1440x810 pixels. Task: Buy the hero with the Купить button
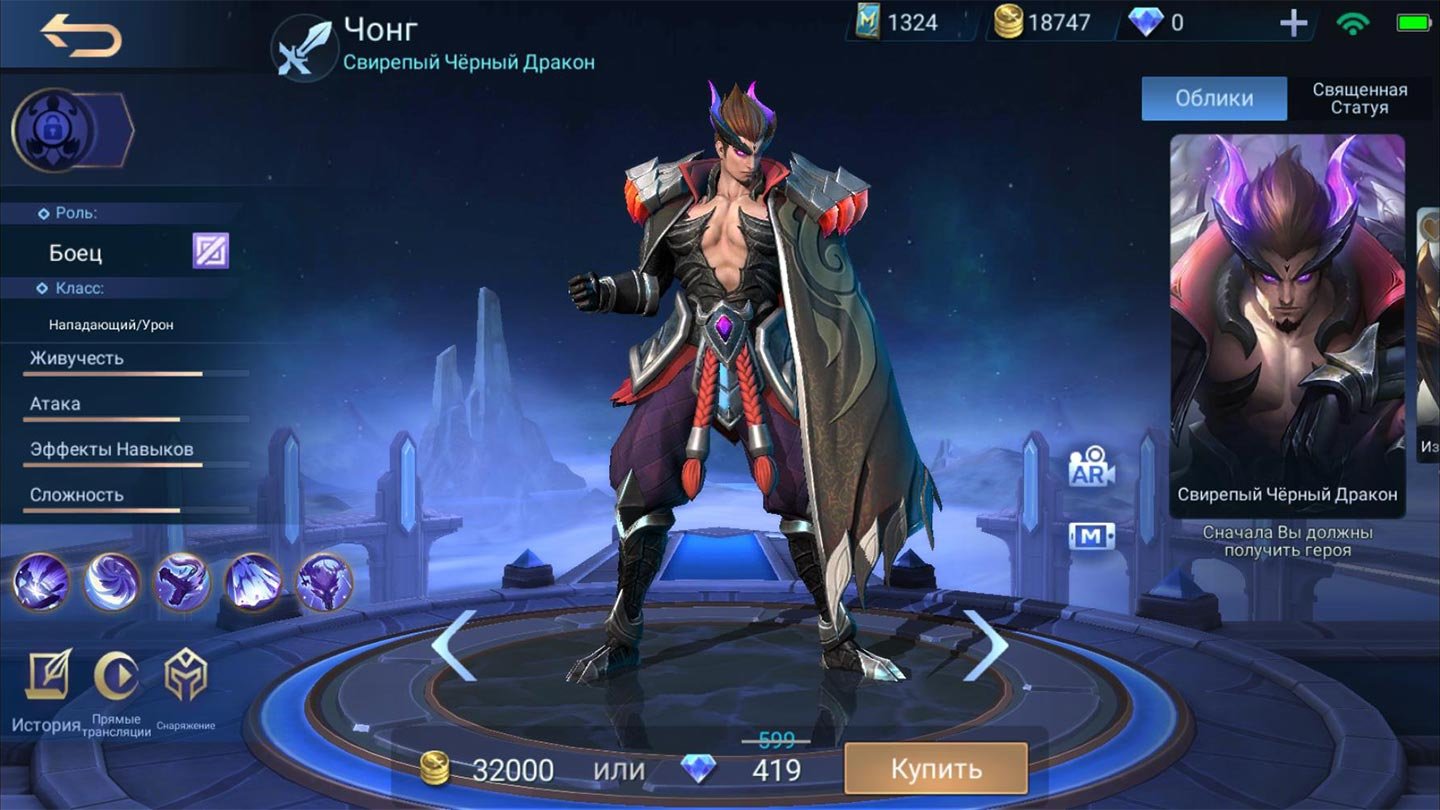pos(936,769)
